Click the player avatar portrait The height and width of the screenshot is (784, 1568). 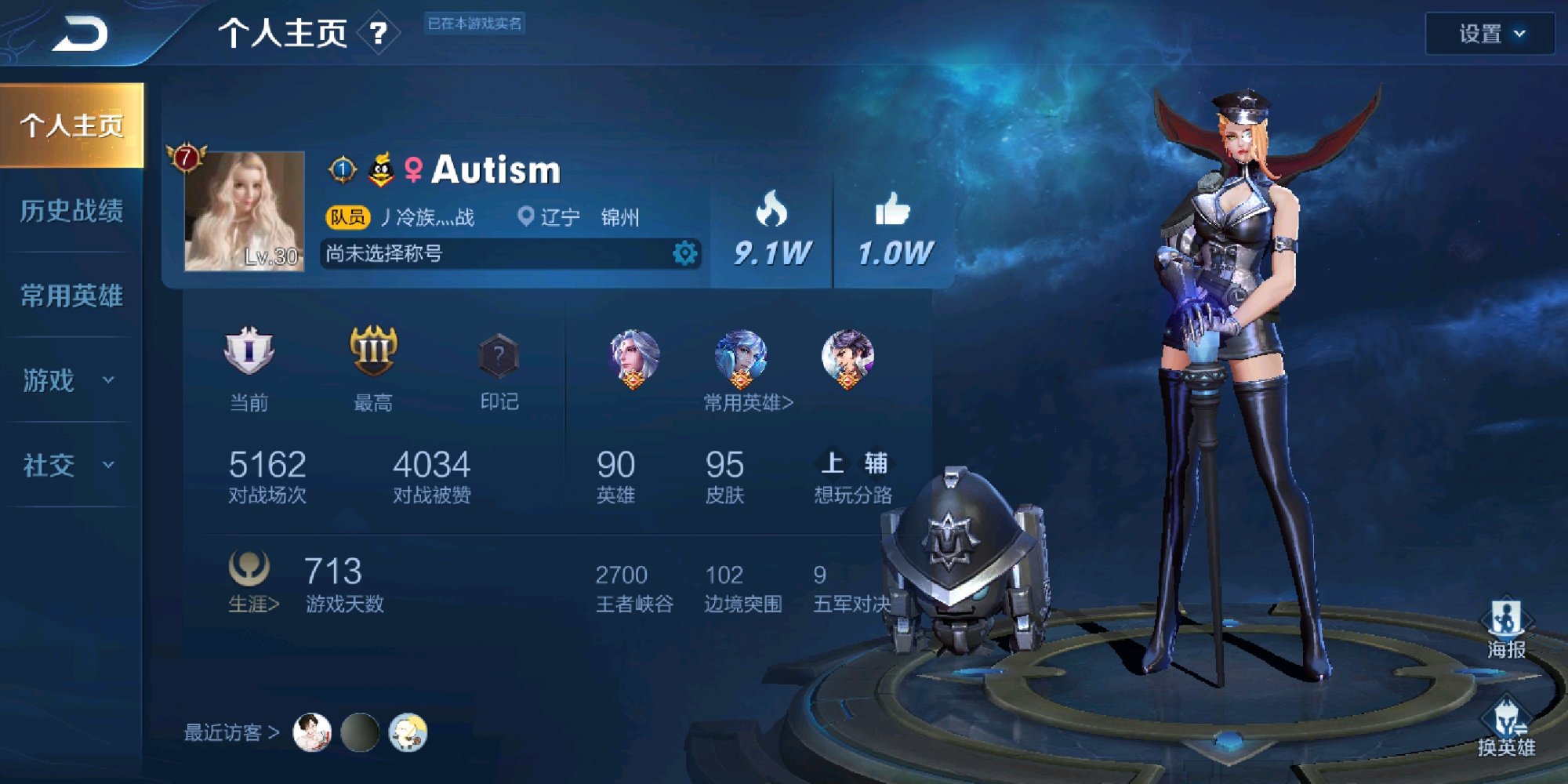pos(244,211)
